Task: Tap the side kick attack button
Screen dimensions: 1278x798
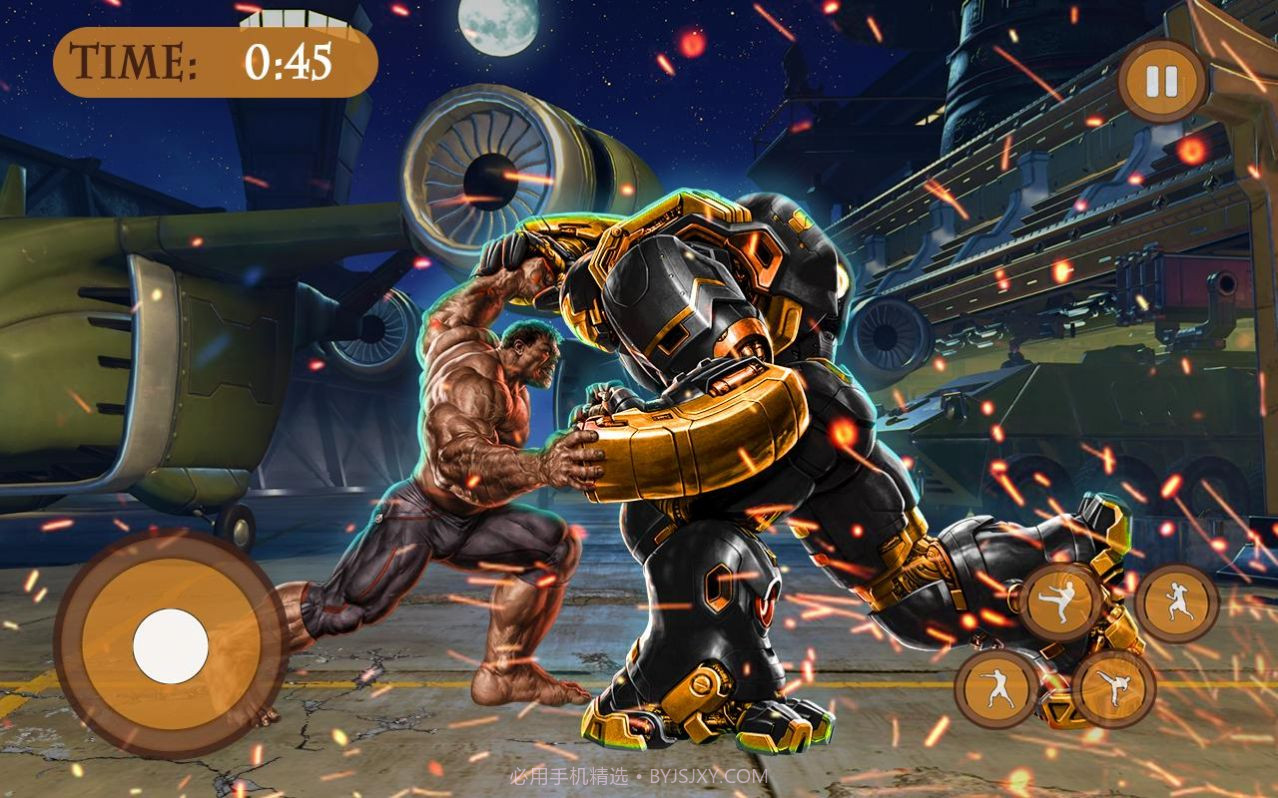Action: [x=1061, y=602]
